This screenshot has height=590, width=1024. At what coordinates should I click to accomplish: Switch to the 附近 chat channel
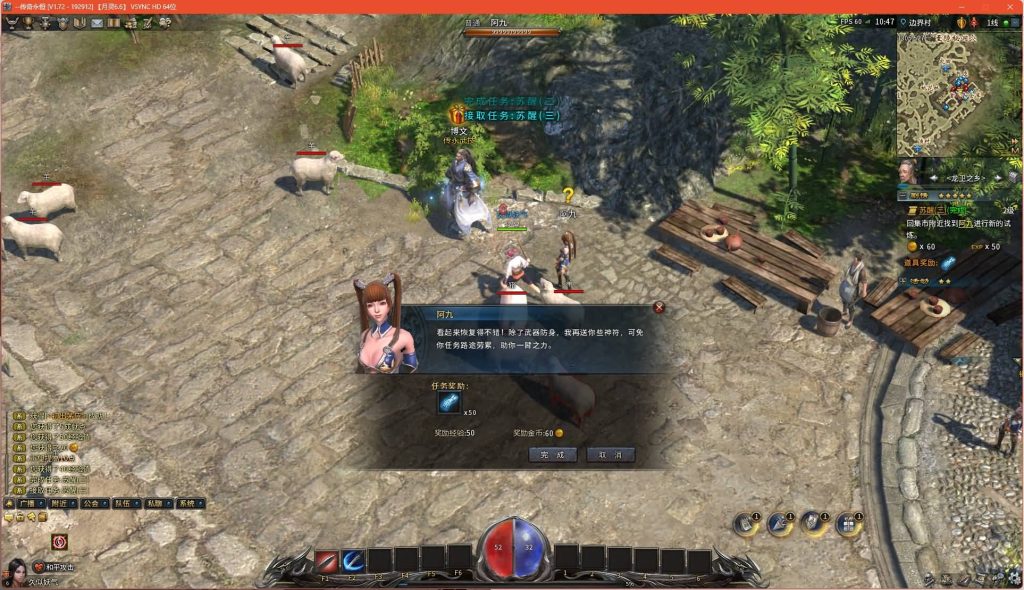pos(64,504)
